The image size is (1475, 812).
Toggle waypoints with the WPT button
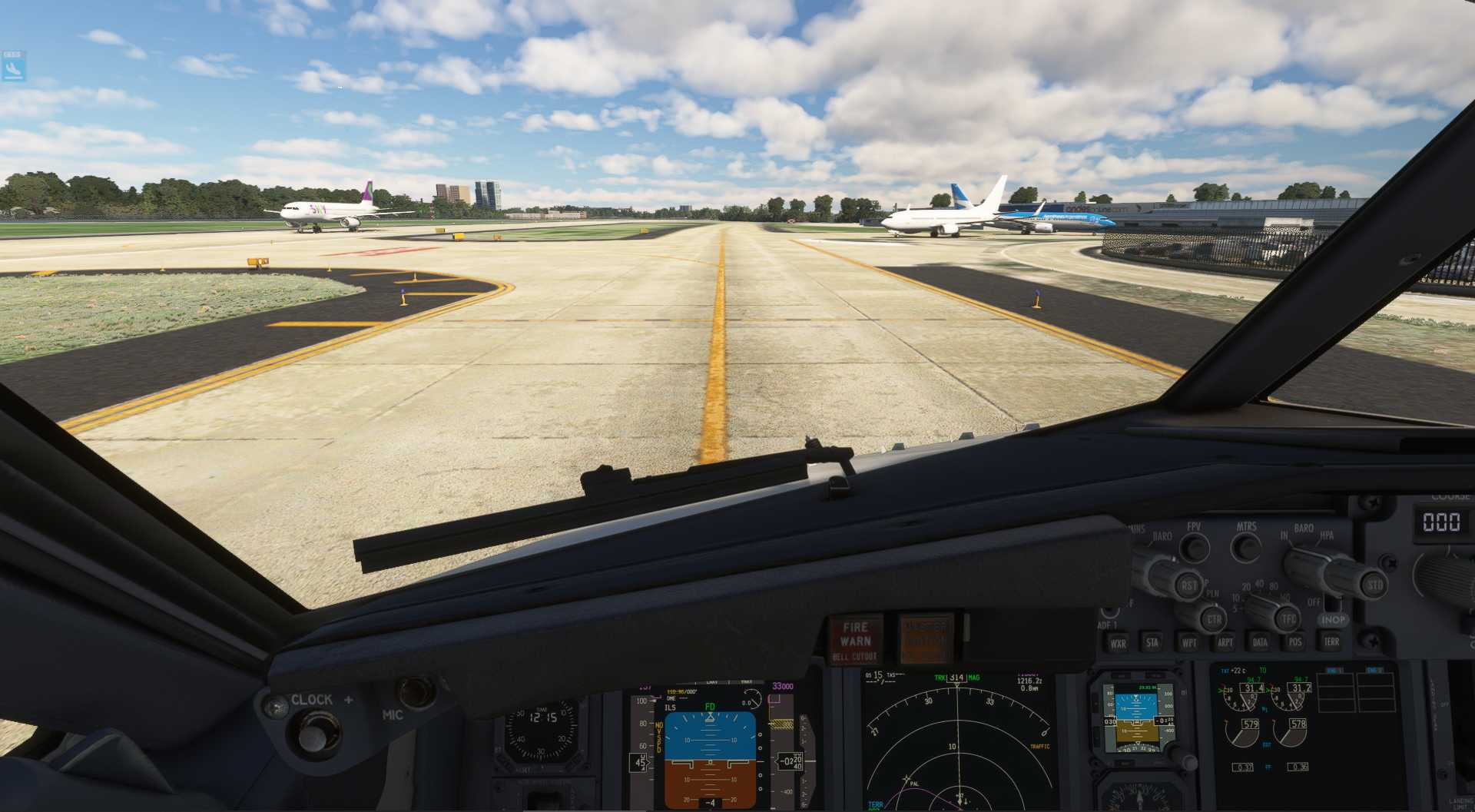click(x=1188, y=643)
